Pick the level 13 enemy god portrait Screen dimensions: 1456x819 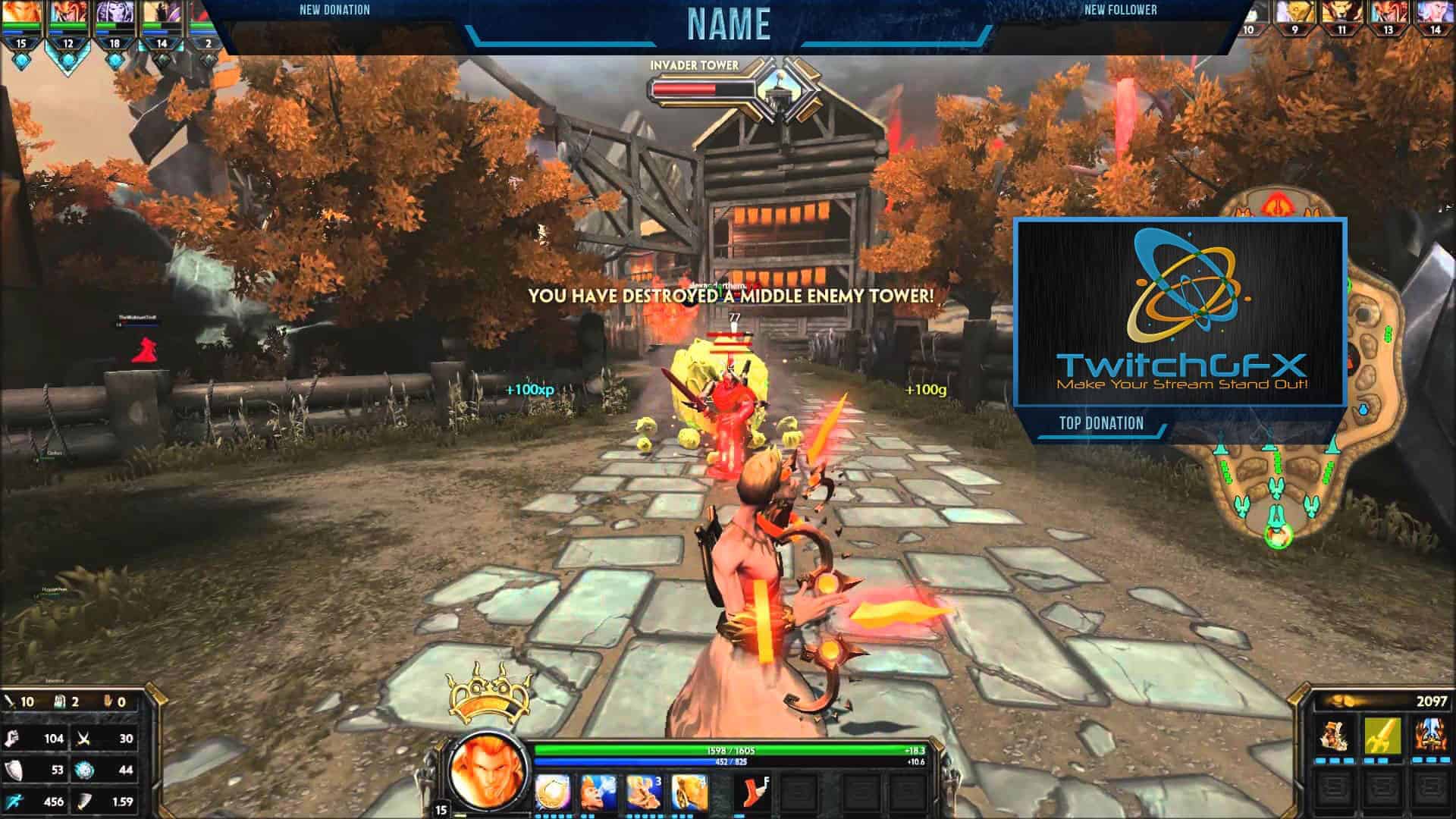click(1388, 14)
